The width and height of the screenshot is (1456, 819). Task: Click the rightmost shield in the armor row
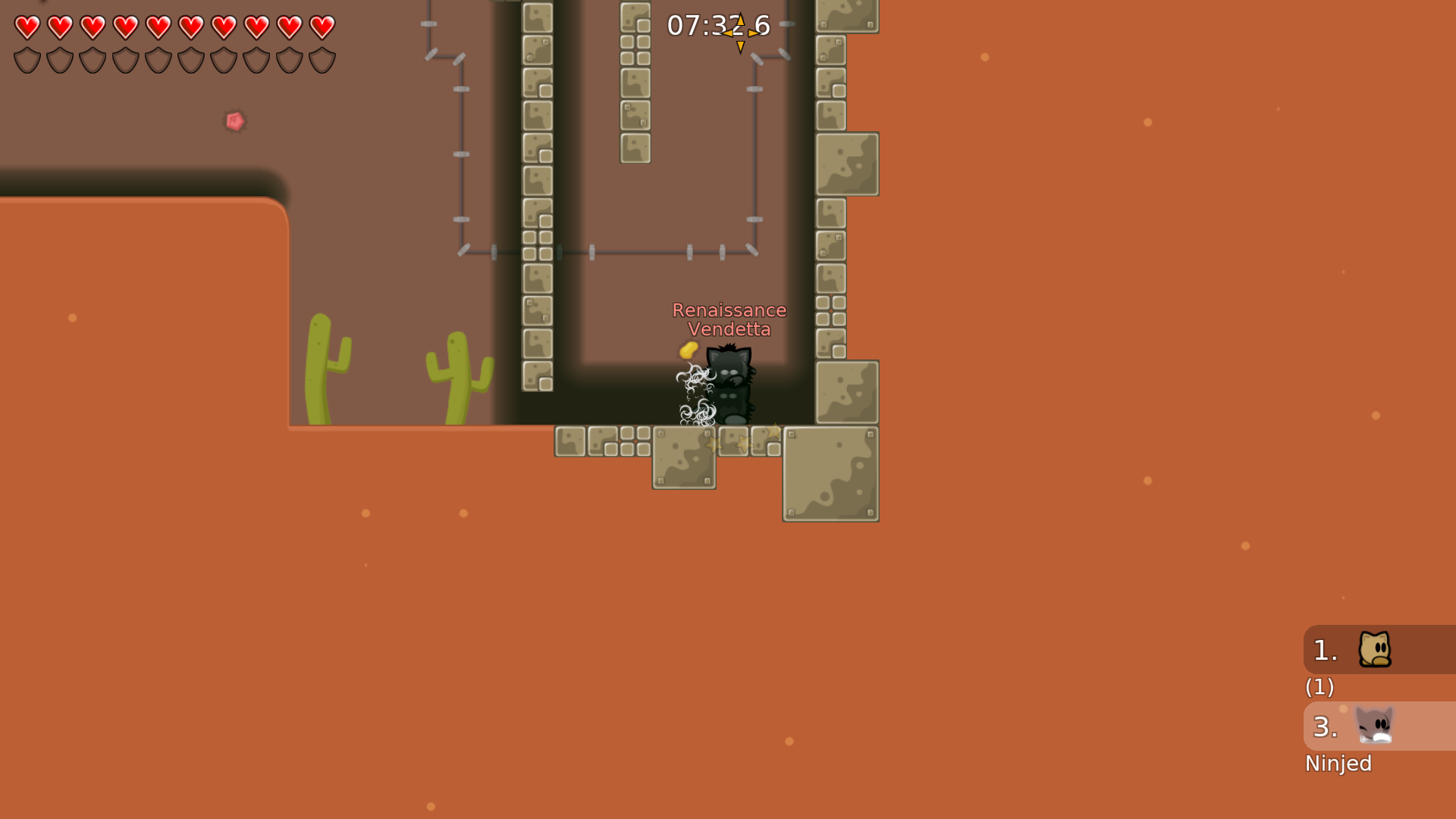point(323,59)
